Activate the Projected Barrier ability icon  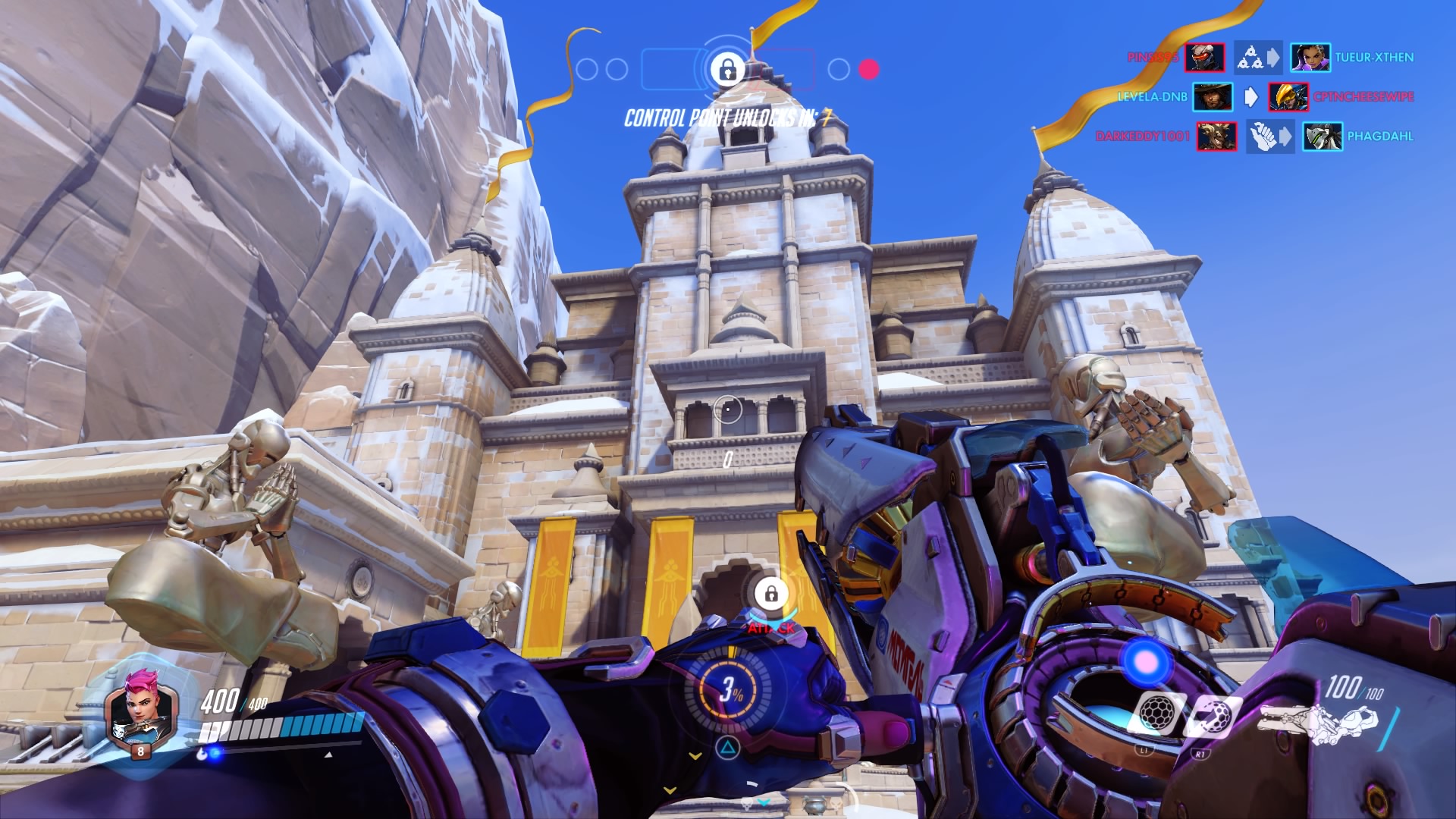(1211, 716)
